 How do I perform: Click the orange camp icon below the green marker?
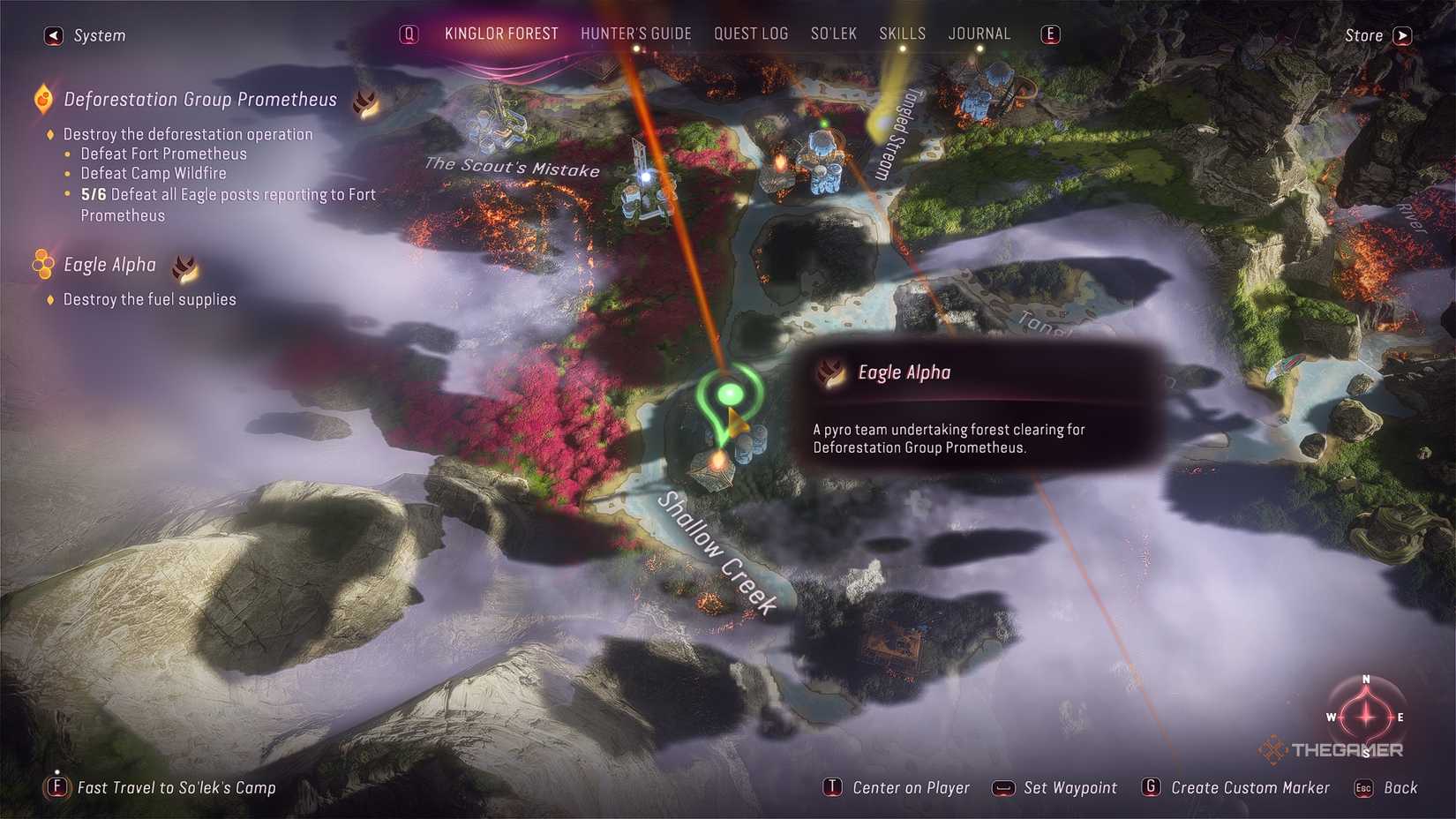click(717, 459)
